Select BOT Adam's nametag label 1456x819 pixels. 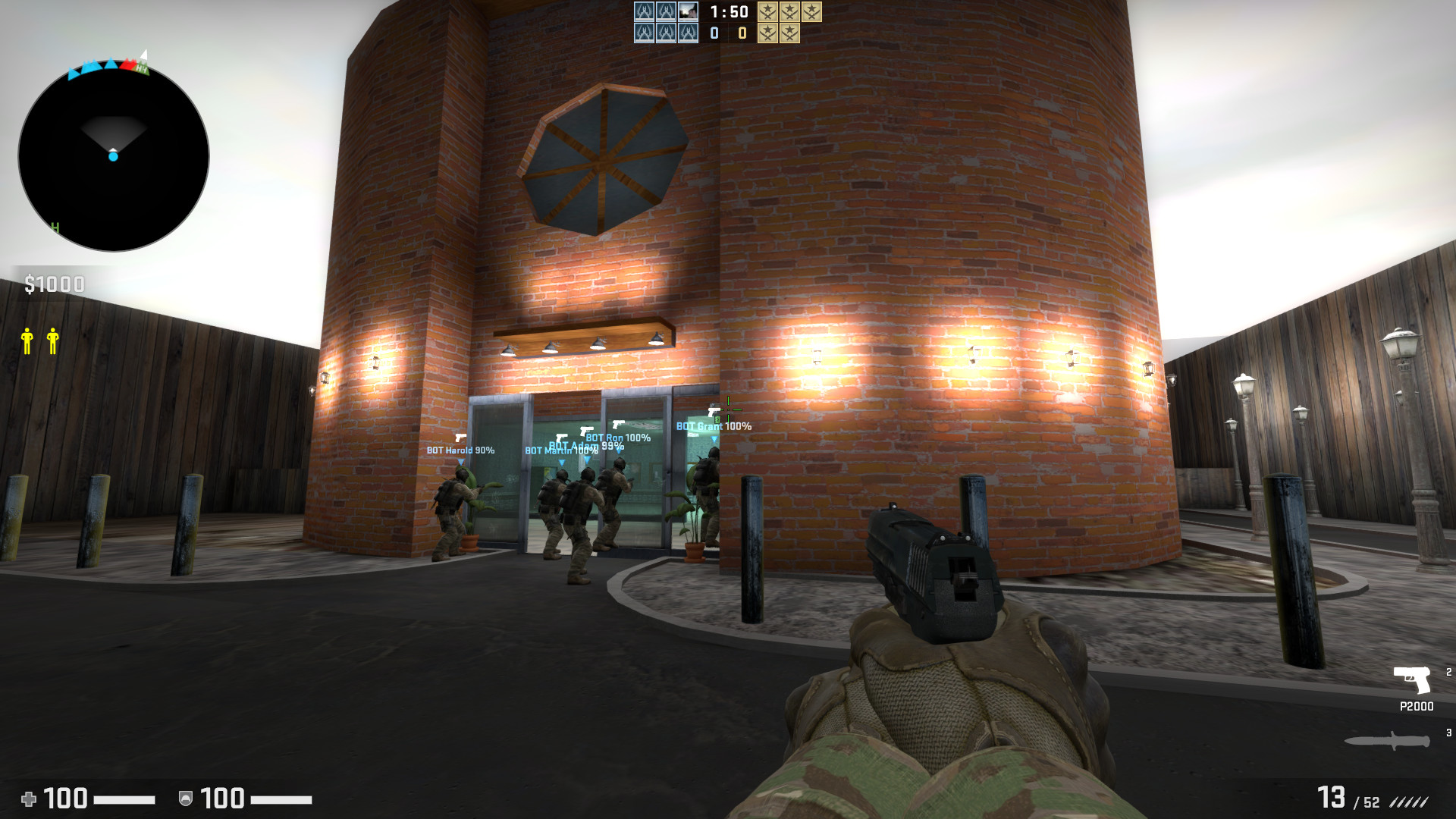pos(575,446)
